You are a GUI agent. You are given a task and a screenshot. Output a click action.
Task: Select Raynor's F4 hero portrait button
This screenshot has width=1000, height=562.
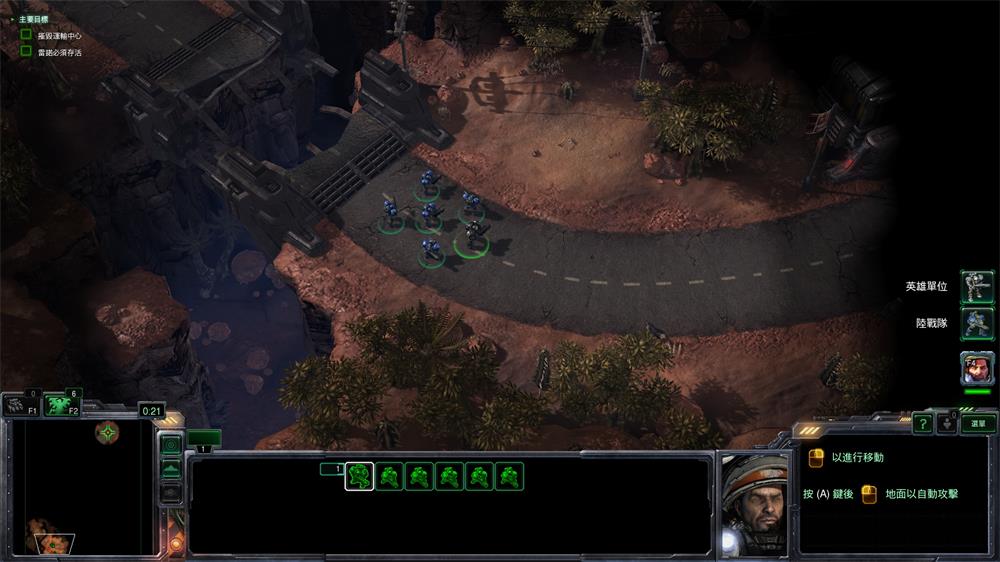tap(977, 367)
